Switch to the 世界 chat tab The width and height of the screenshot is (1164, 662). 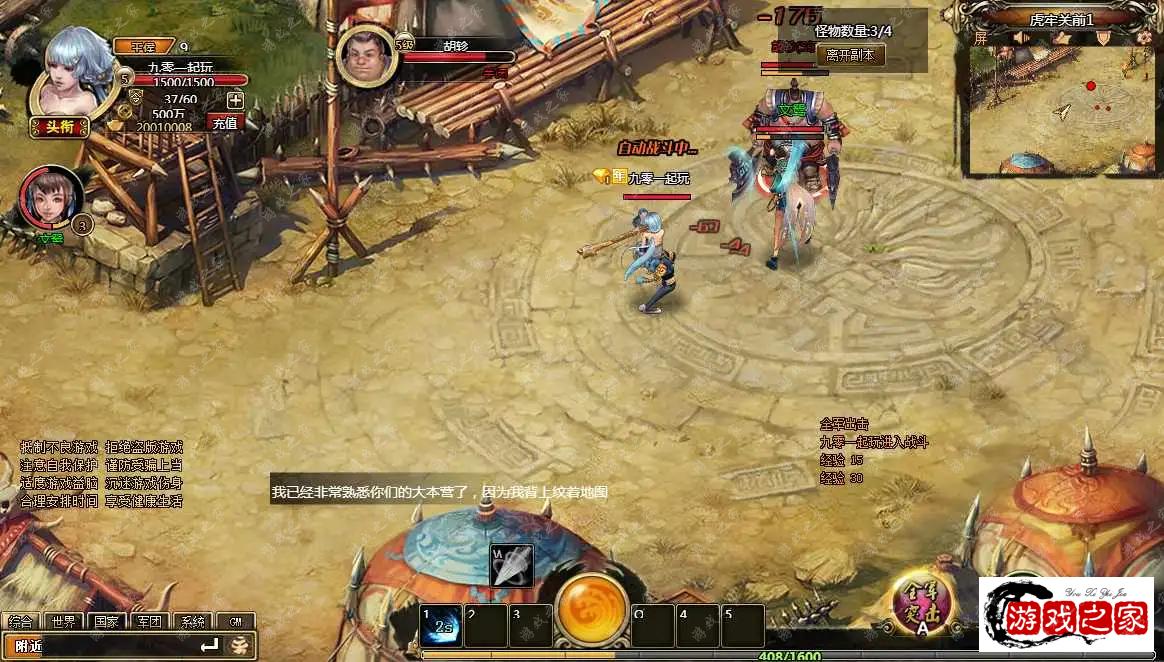pyautogui.click(x=64, y=621)
